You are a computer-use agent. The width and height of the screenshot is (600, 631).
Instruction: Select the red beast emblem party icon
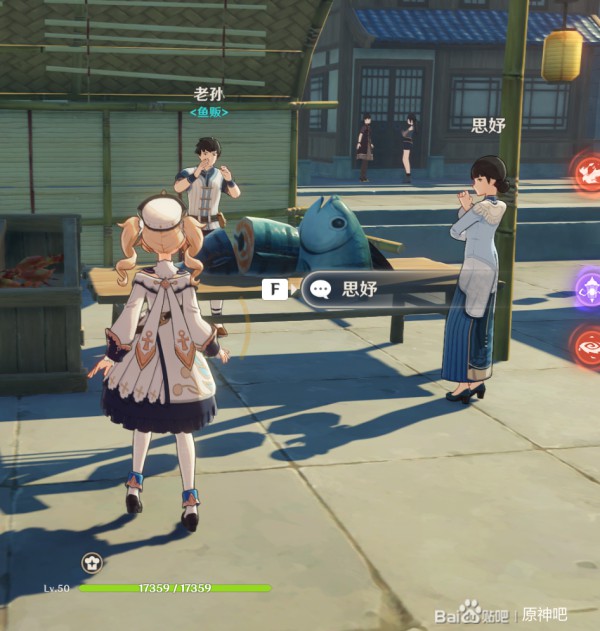(588, 171)
